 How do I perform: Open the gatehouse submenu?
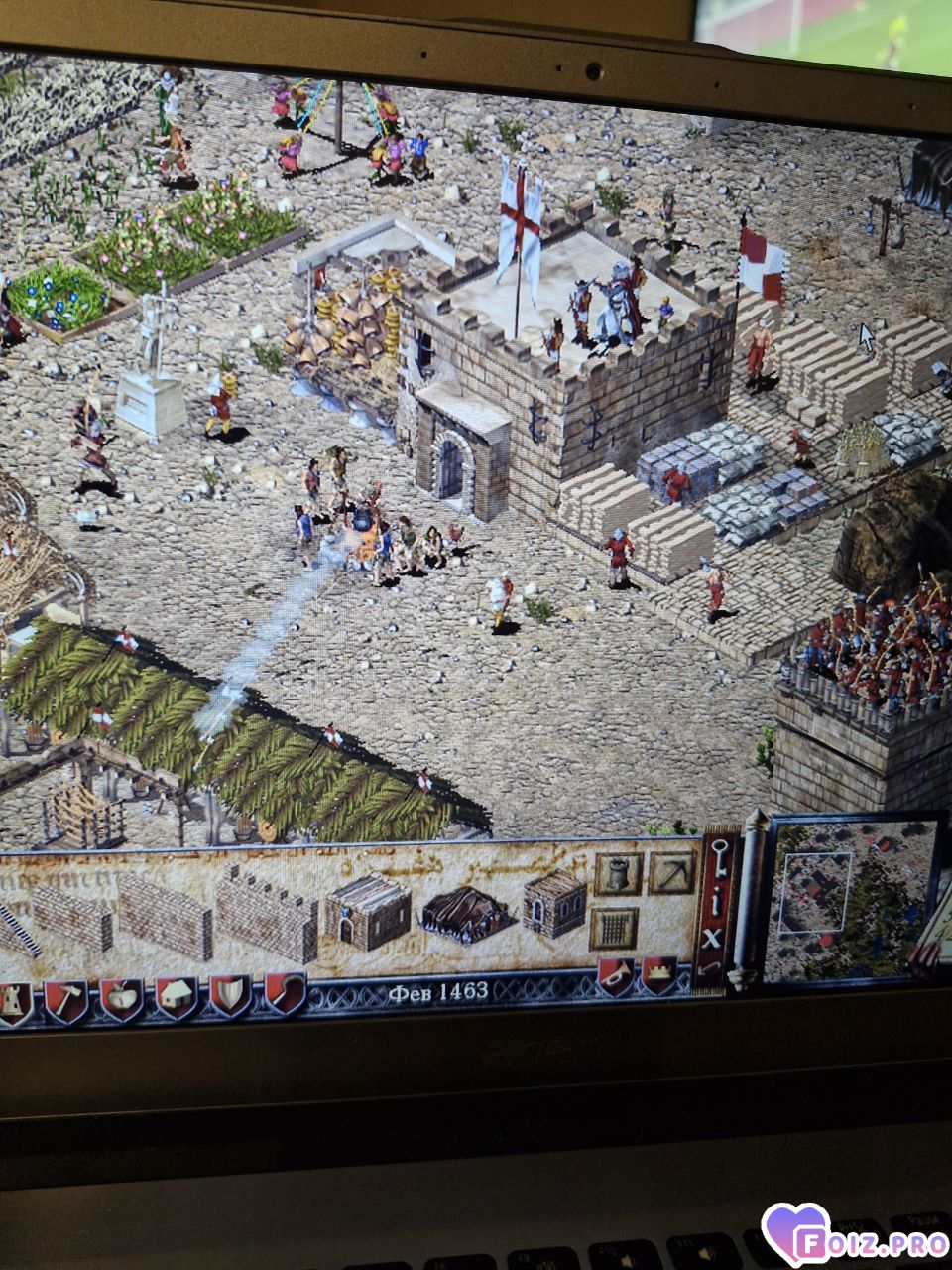(615, 929)
